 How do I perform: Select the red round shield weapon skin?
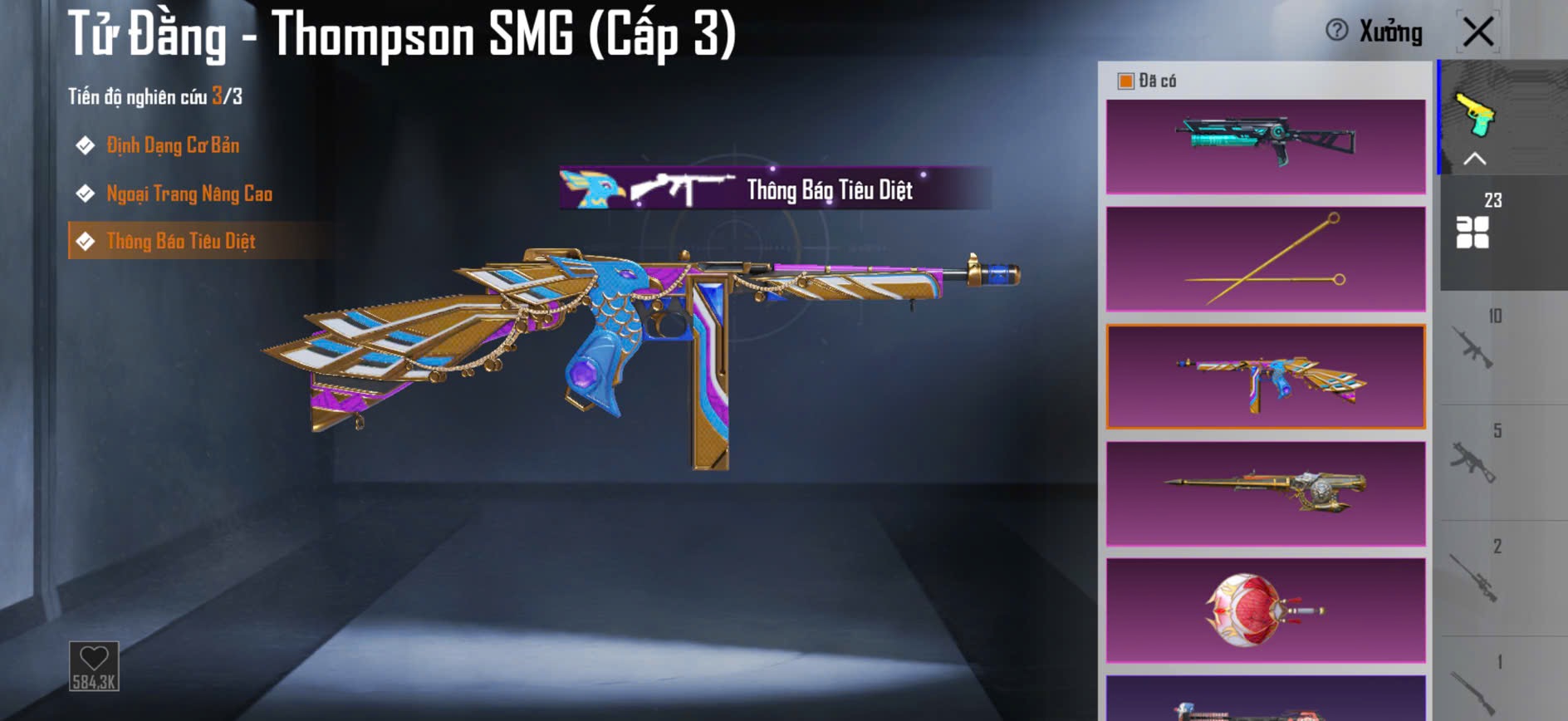pos(1266,611)
